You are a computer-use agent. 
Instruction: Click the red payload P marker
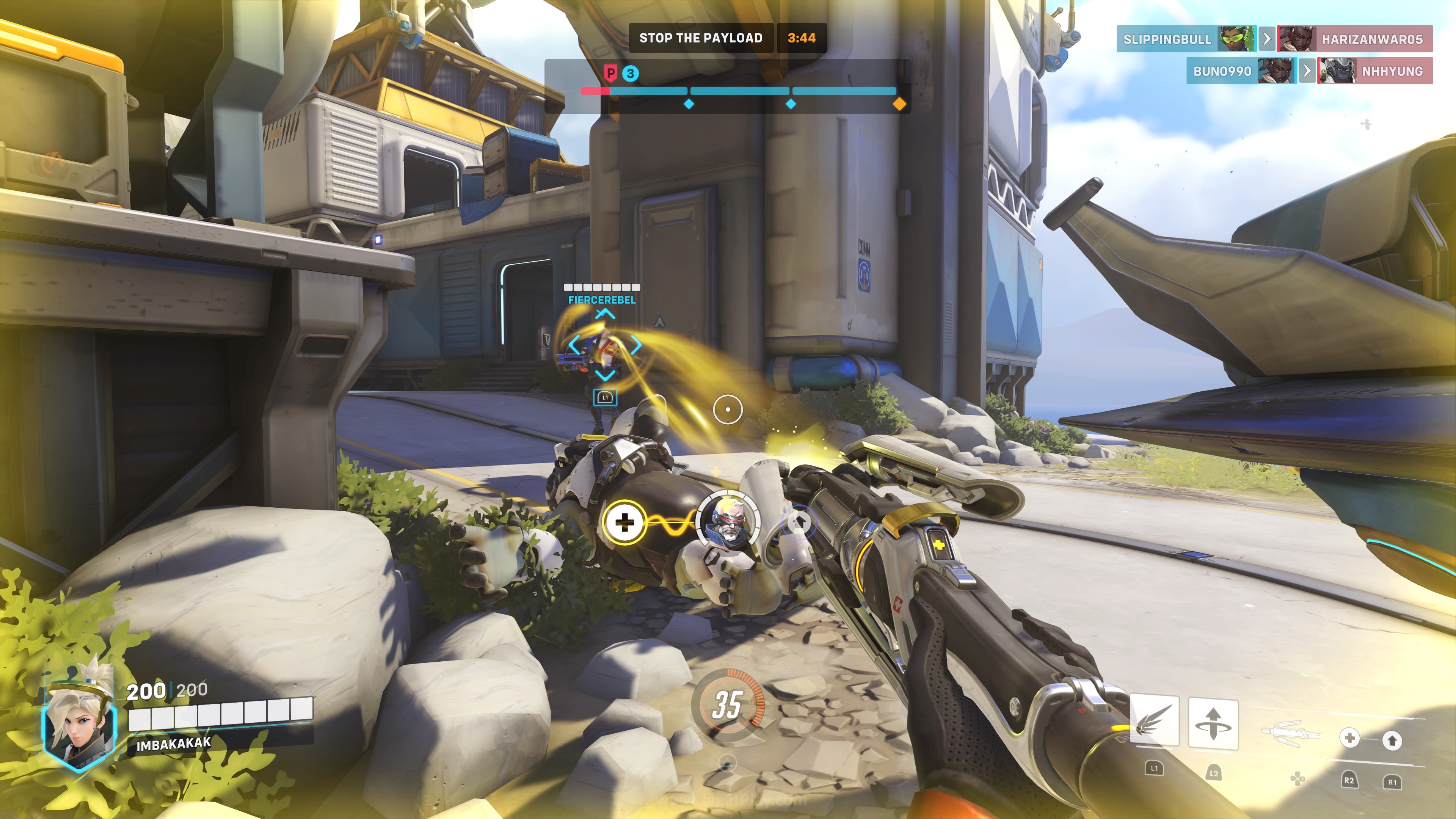pos(610,73)
